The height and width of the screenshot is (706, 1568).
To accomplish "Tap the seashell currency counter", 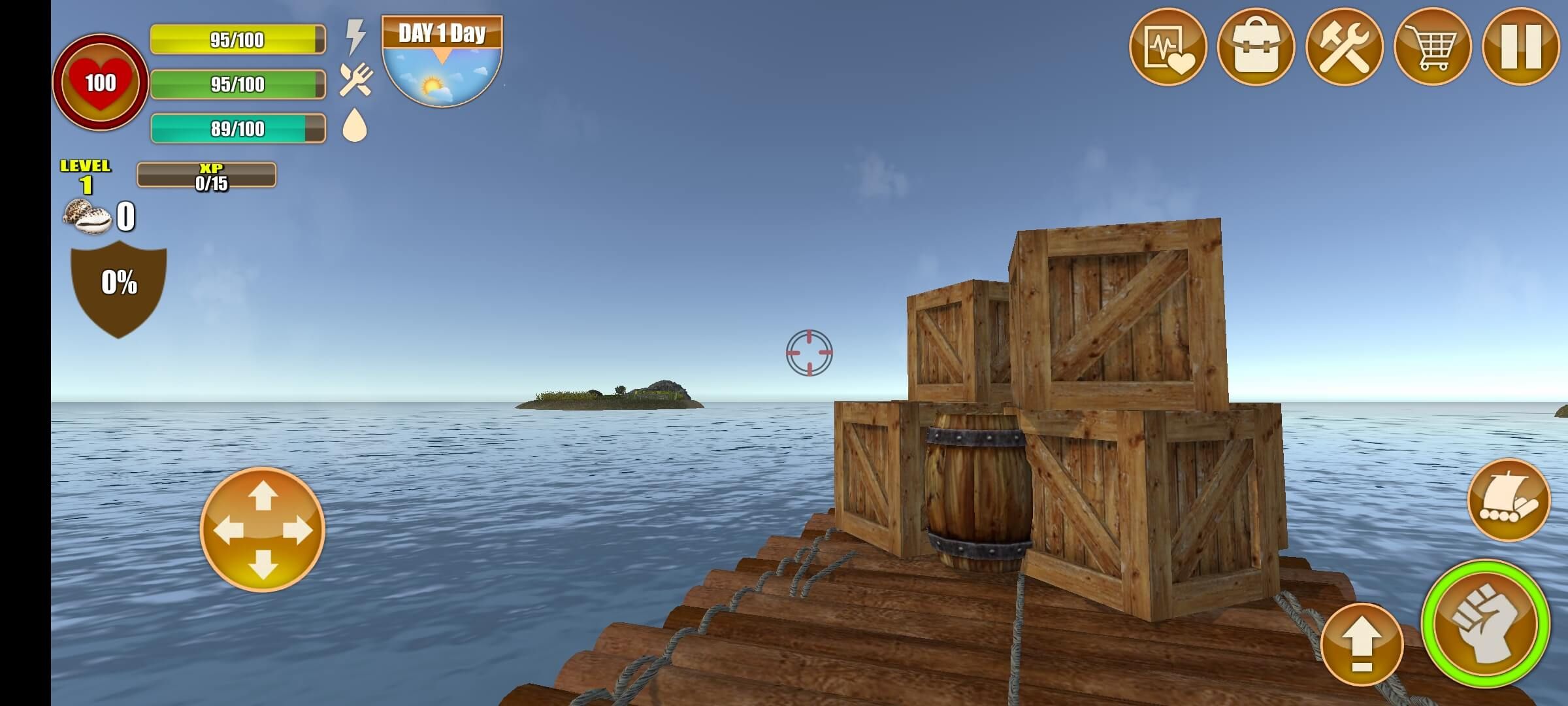I will (99, 217).
